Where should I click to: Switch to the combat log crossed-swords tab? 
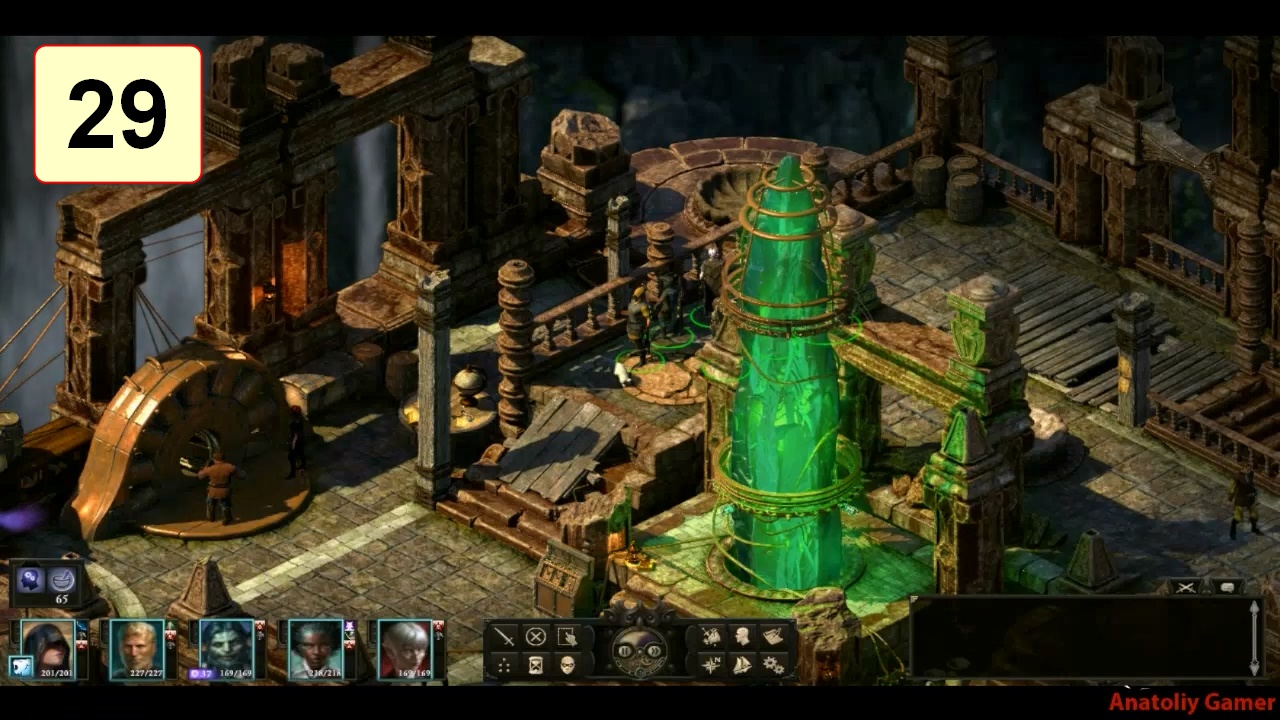click(1186, 587)
